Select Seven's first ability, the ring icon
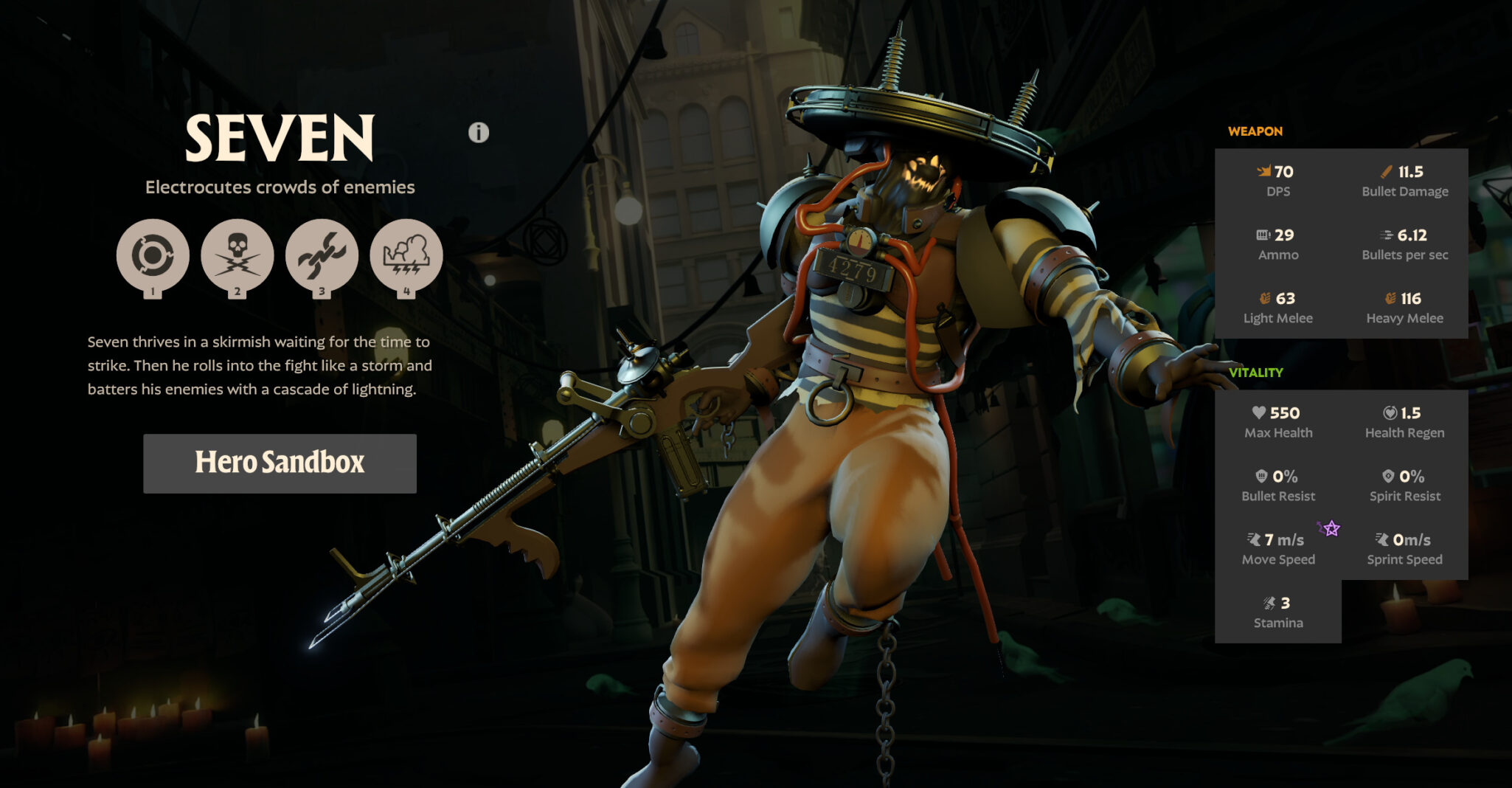The image size is (1512, 788). (153, 255)
